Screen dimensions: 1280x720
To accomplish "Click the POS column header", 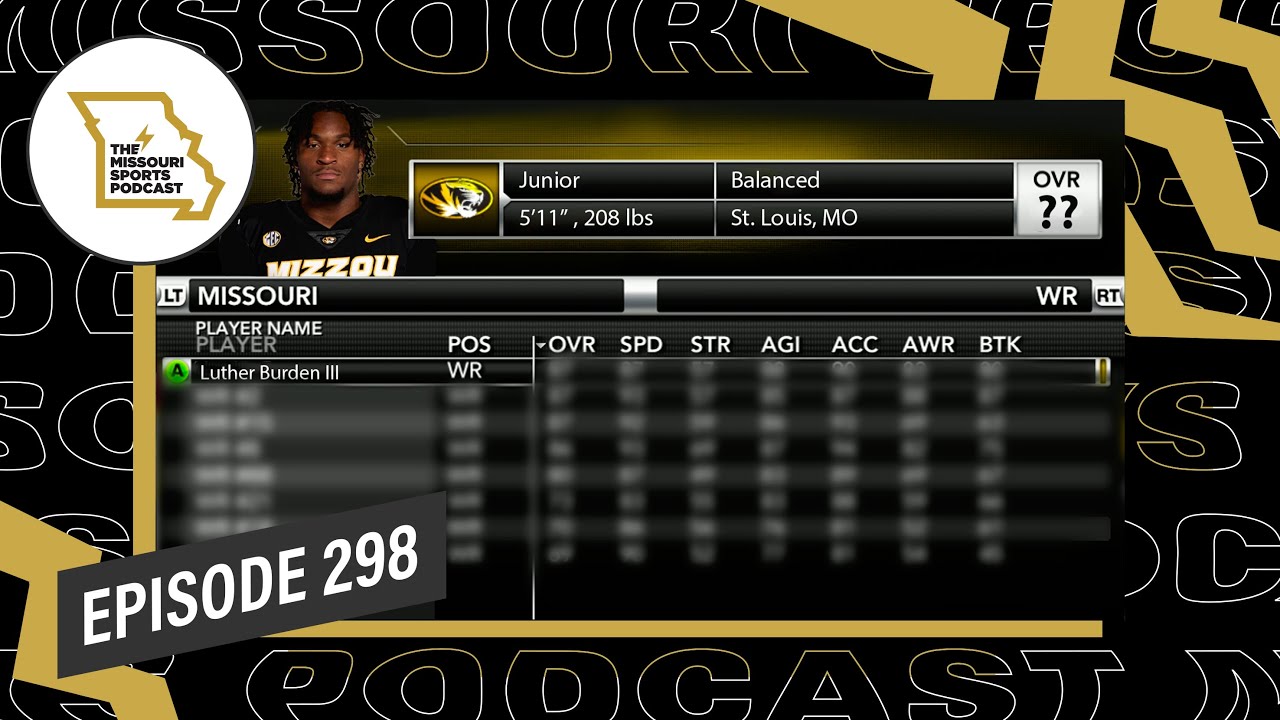I will tap(469, 345).
